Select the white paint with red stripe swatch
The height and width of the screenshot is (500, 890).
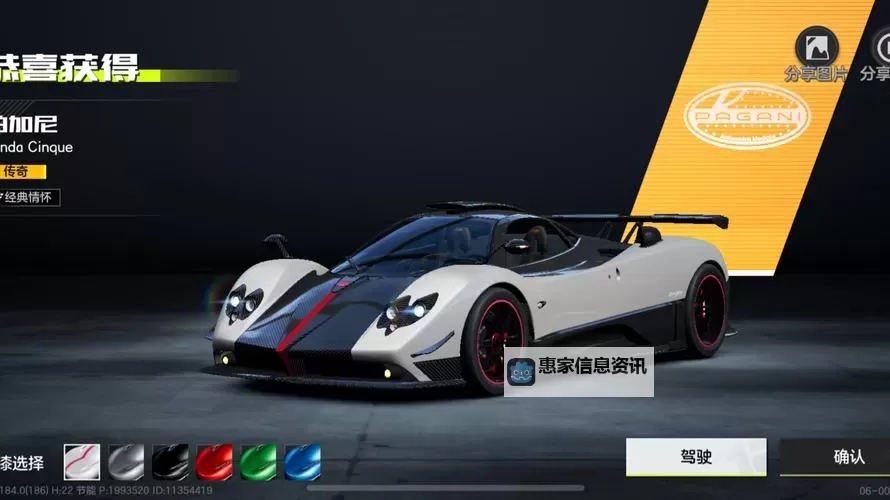(x=82, y=462)
